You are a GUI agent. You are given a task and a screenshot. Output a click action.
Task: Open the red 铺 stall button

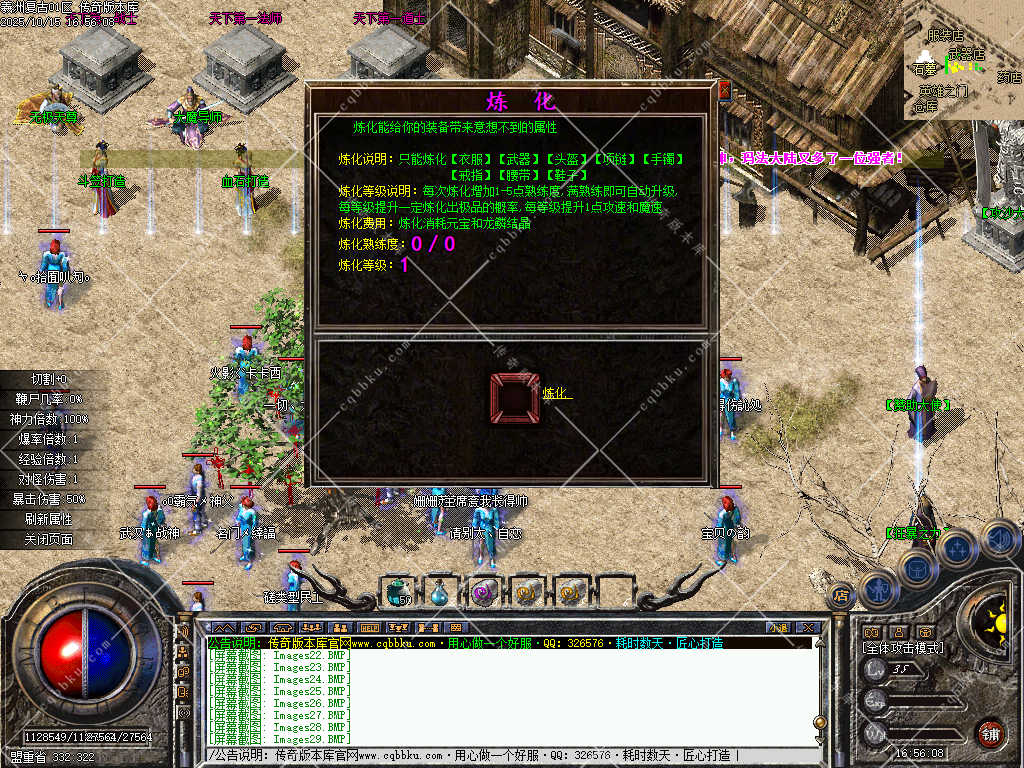click(x=991, y=733)
